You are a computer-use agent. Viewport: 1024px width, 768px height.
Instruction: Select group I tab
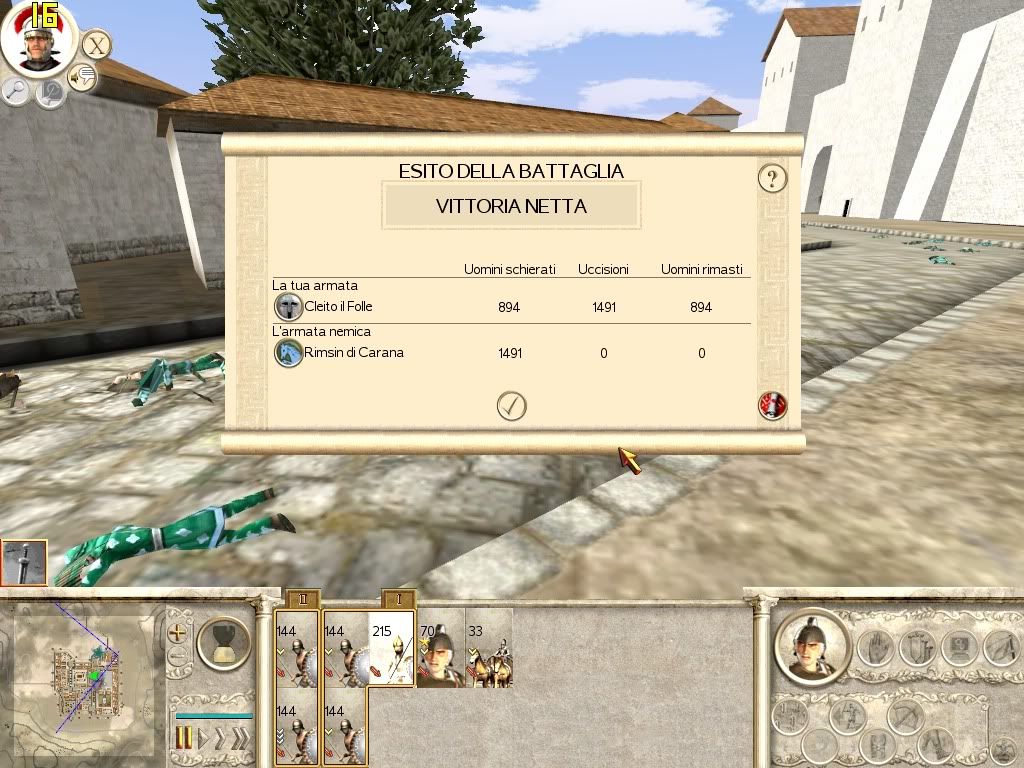399,599
